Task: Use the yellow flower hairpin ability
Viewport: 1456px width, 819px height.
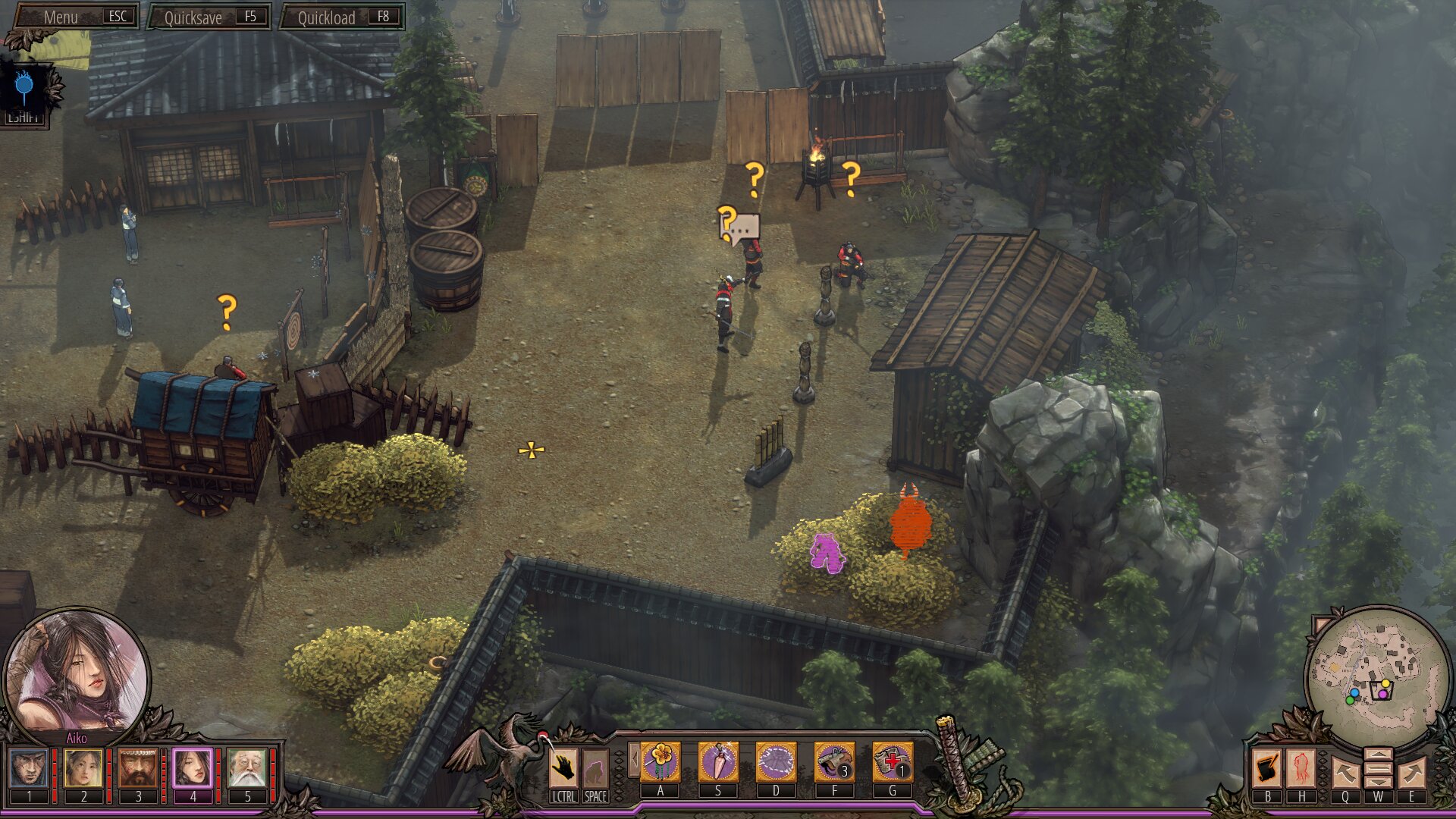Action: [661, 761]
